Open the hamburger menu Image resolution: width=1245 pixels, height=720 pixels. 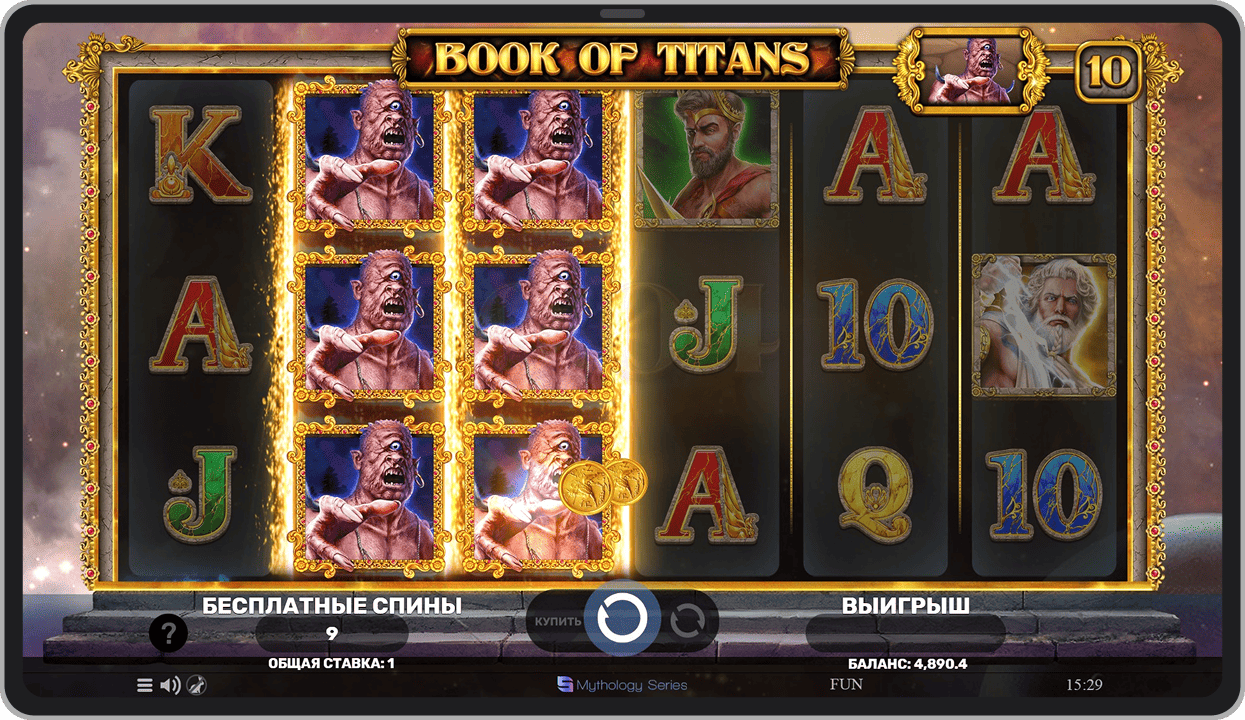145,685
